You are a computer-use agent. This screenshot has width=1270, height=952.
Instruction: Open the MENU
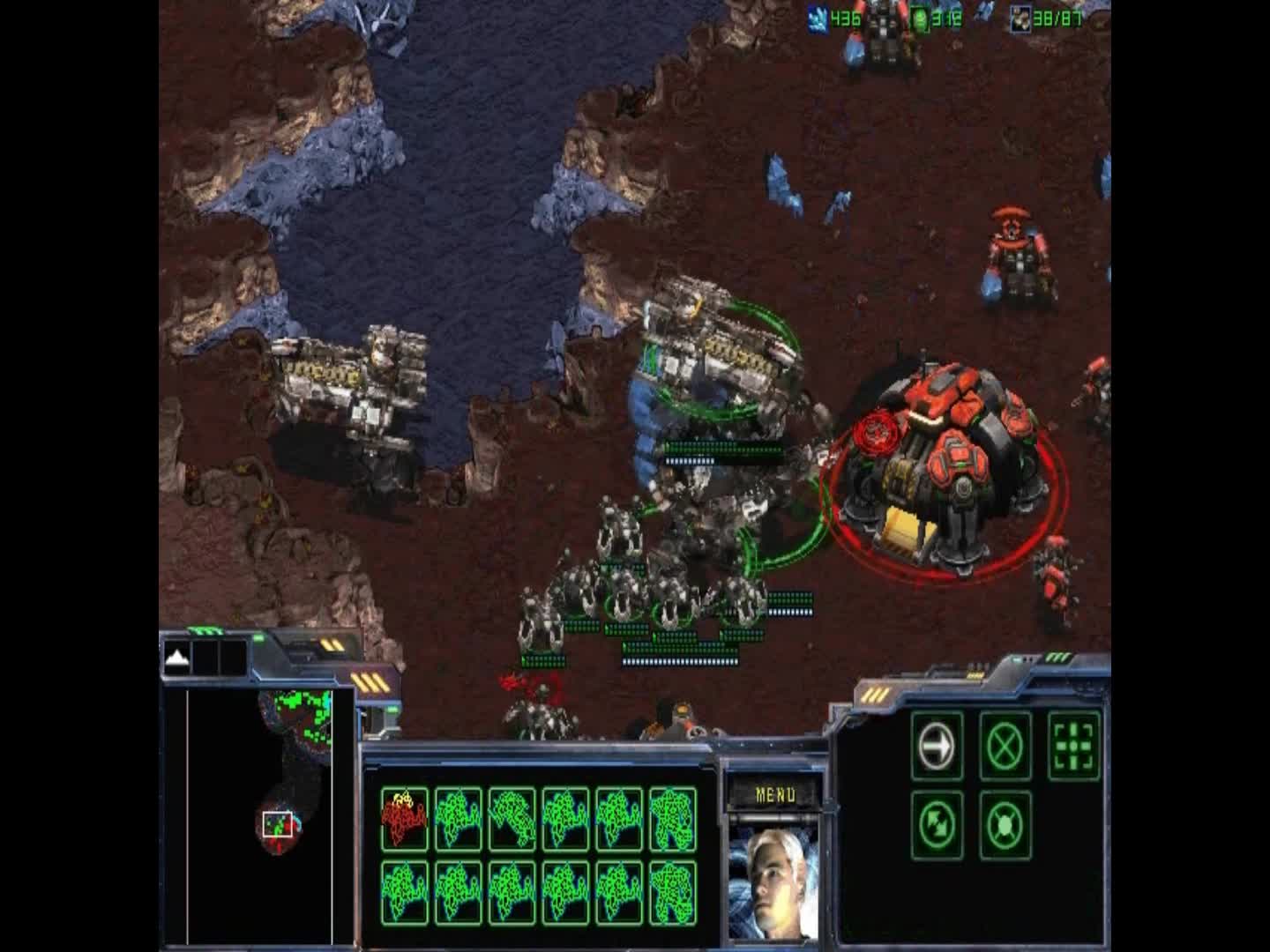775,792
